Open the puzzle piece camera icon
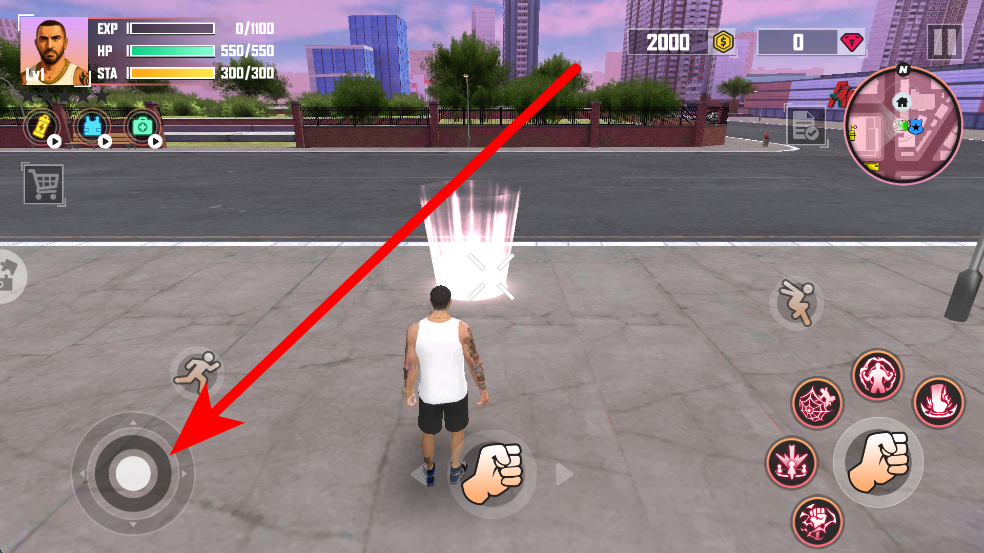This screenshot has height=553, width=984. tap(10, 275)
